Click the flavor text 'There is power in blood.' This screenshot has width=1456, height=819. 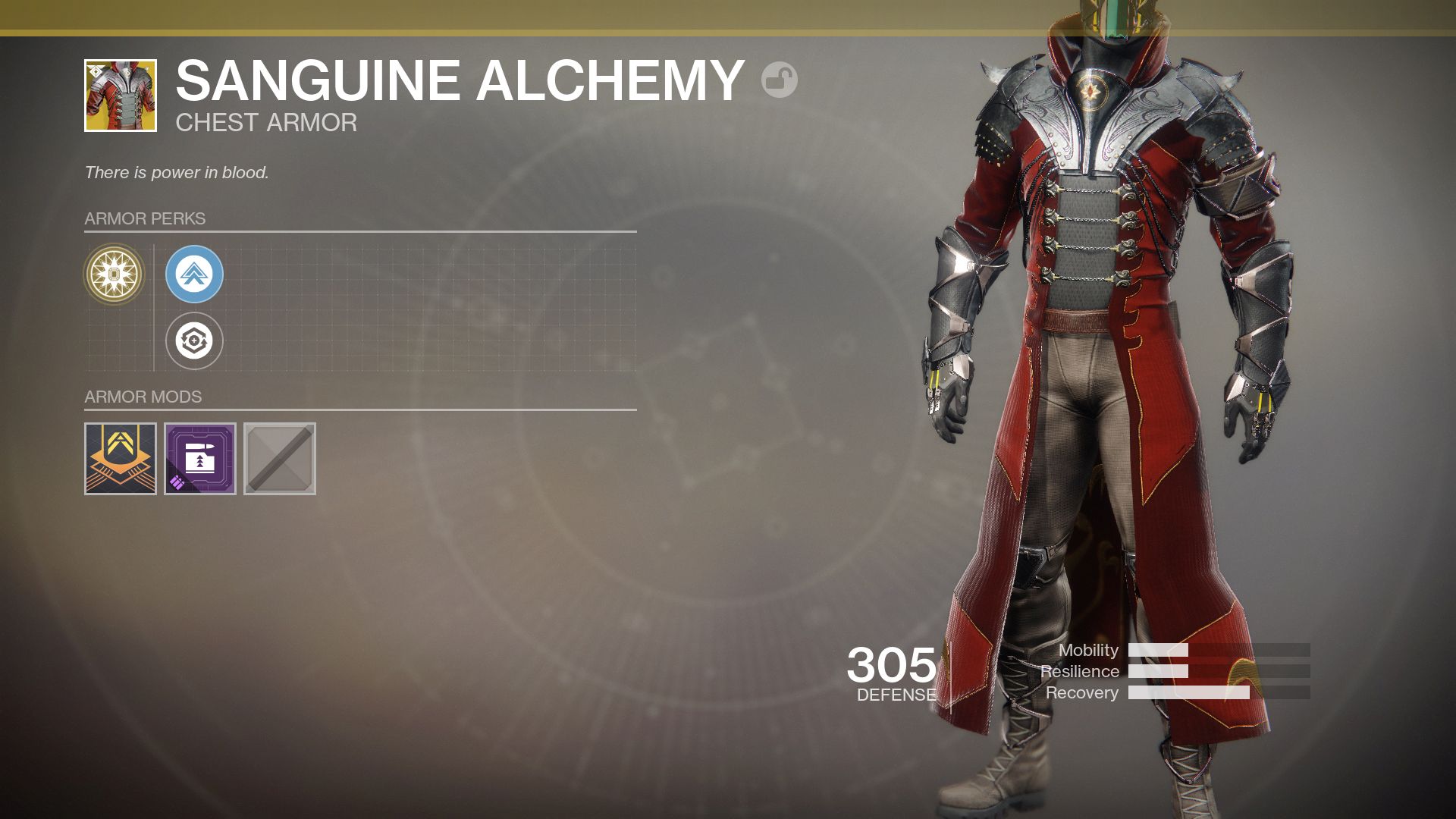tap(177, 171)
